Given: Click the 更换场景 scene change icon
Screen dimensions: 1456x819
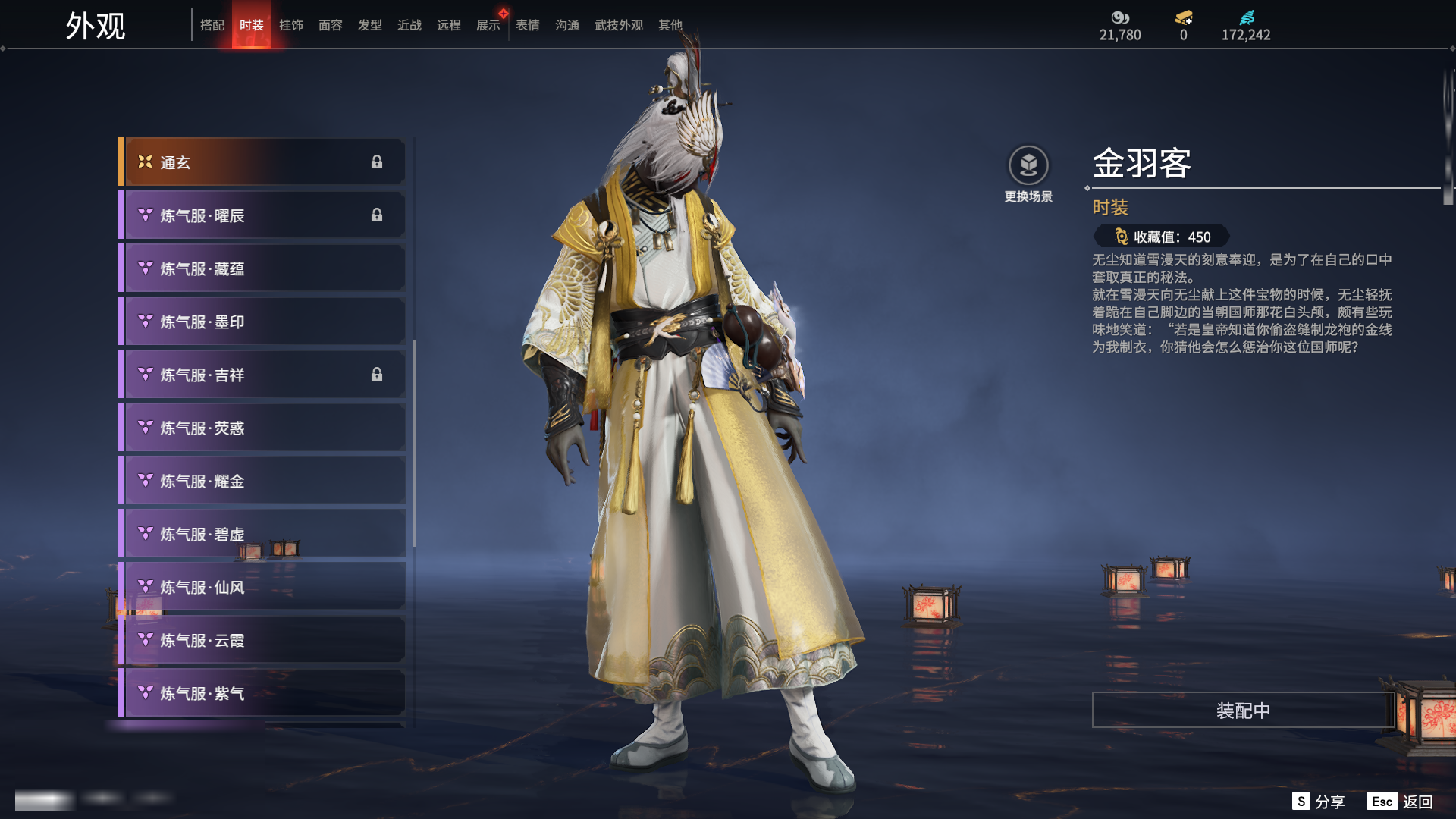Looking at the screenshot, I should 1028,165.
